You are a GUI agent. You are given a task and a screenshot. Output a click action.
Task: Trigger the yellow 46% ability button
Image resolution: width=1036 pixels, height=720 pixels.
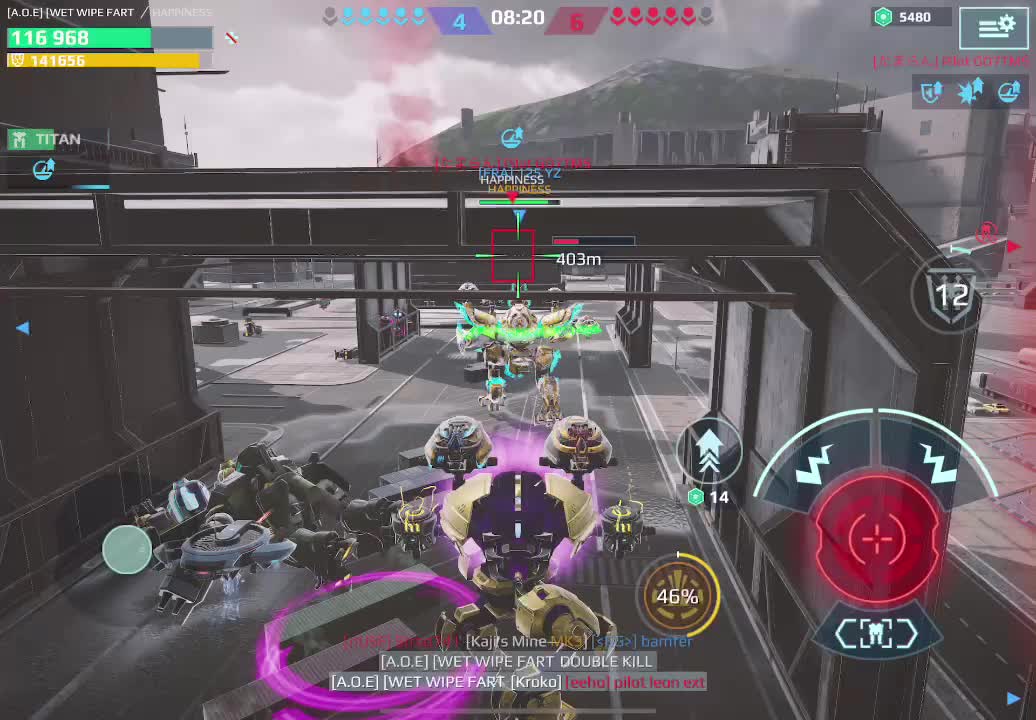click(678, 596)
